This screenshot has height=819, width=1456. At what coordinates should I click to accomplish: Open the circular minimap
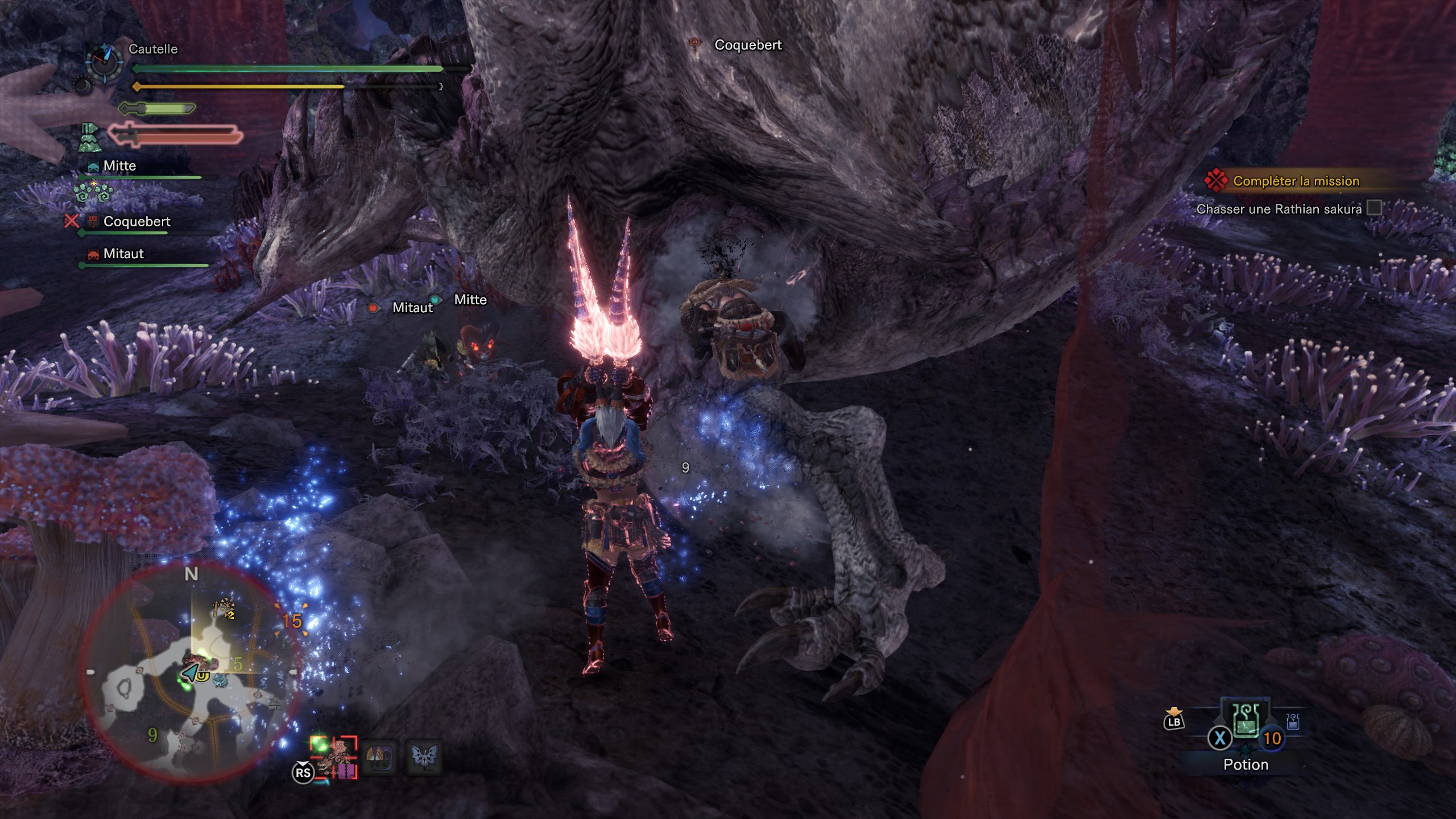tap(191, 671)
